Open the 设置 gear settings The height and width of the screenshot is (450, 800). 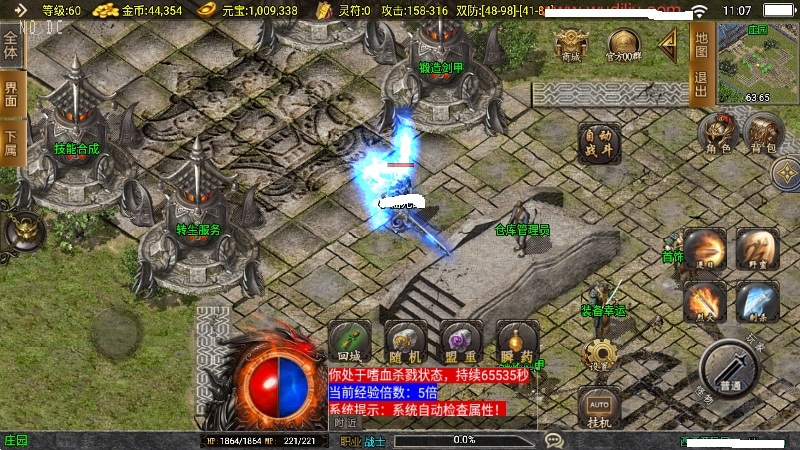coord(599,354)
